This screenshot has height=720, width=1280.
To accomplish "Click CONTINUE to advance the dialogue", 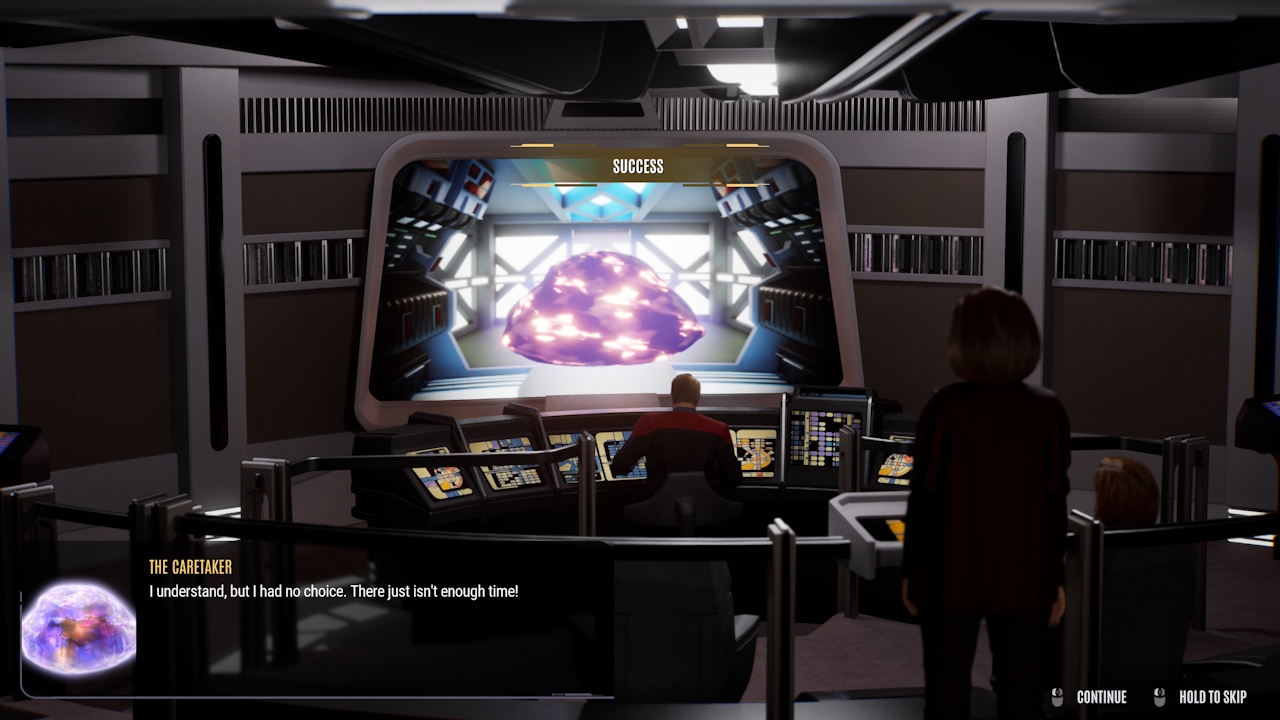I will click(1101, 697).
